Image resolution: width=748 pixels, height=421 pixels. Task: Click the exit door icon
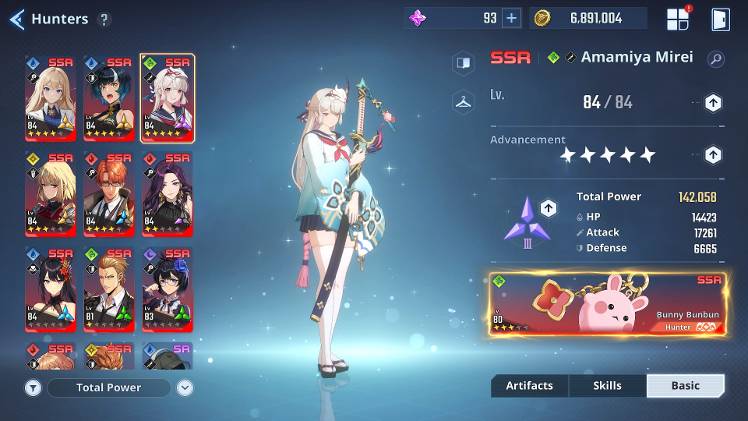[719, 19]
